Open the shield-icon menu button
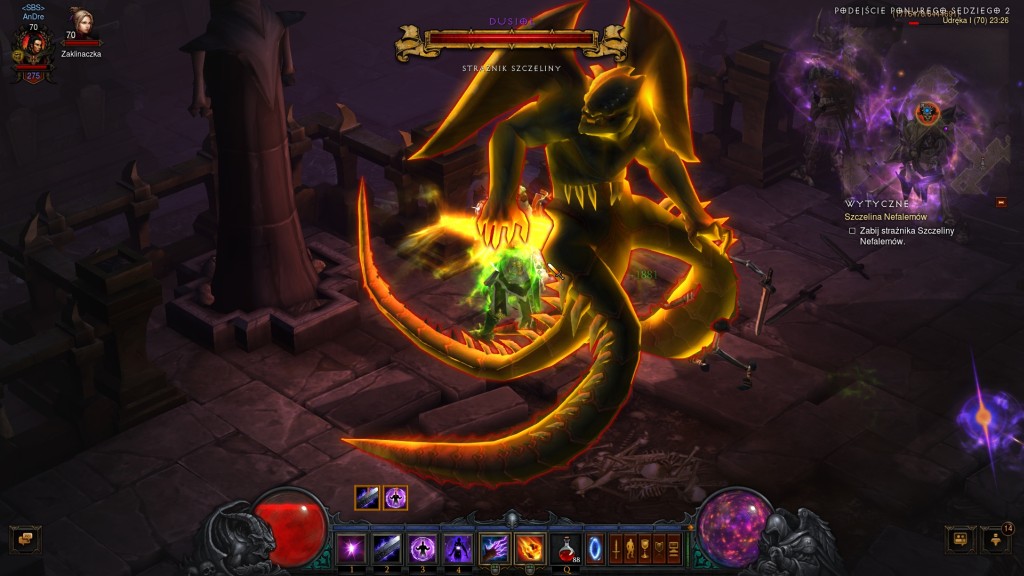The image size is (1024, 576). pyautogui.click(x=660, y=547)
